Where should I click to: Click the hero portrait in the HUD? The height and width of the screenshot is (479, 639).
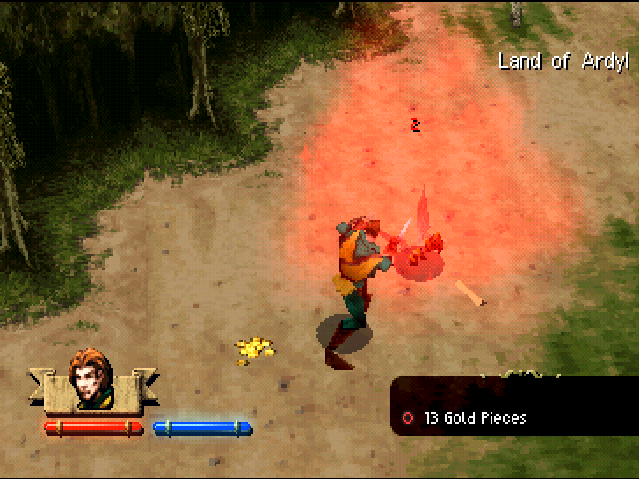coord(91,380)
